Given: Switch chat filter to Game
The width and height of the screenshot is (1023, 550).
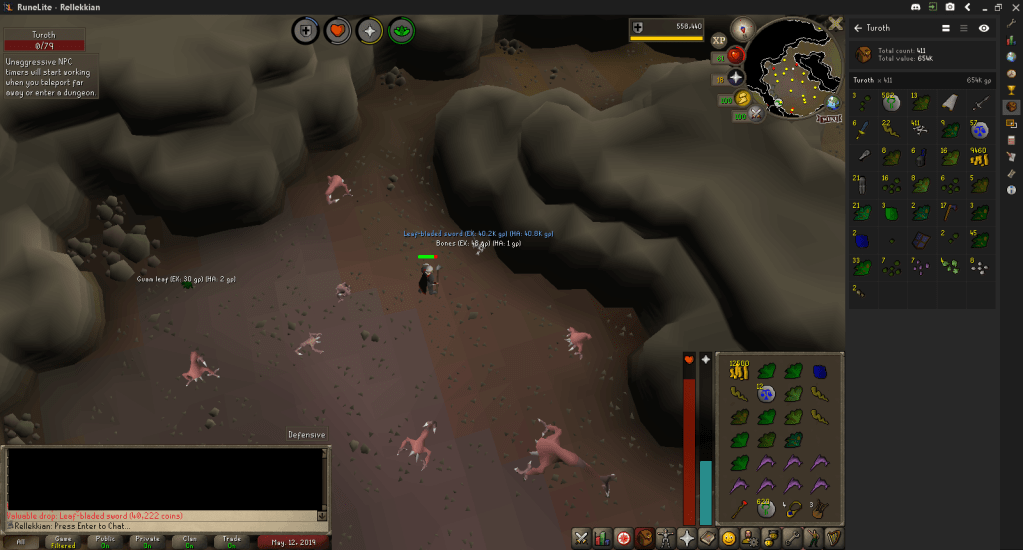Looking at the screenshot, I should tap(62, 541).
